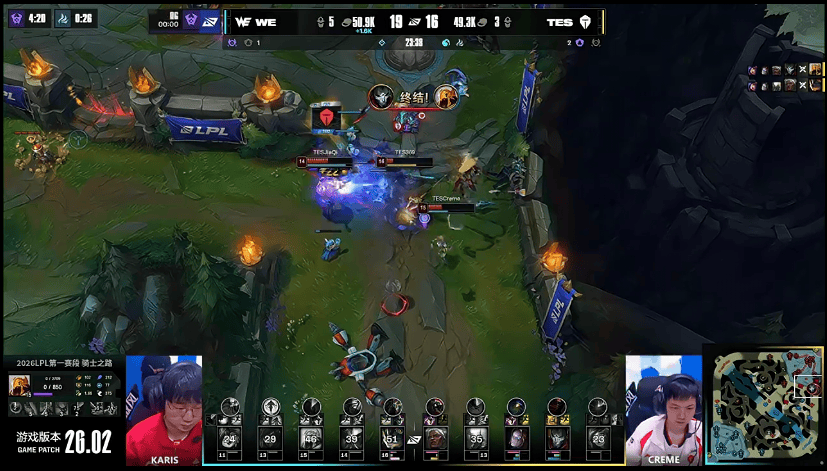
Task: Click the TES team shield logo
Action: [x=585, y=22]
